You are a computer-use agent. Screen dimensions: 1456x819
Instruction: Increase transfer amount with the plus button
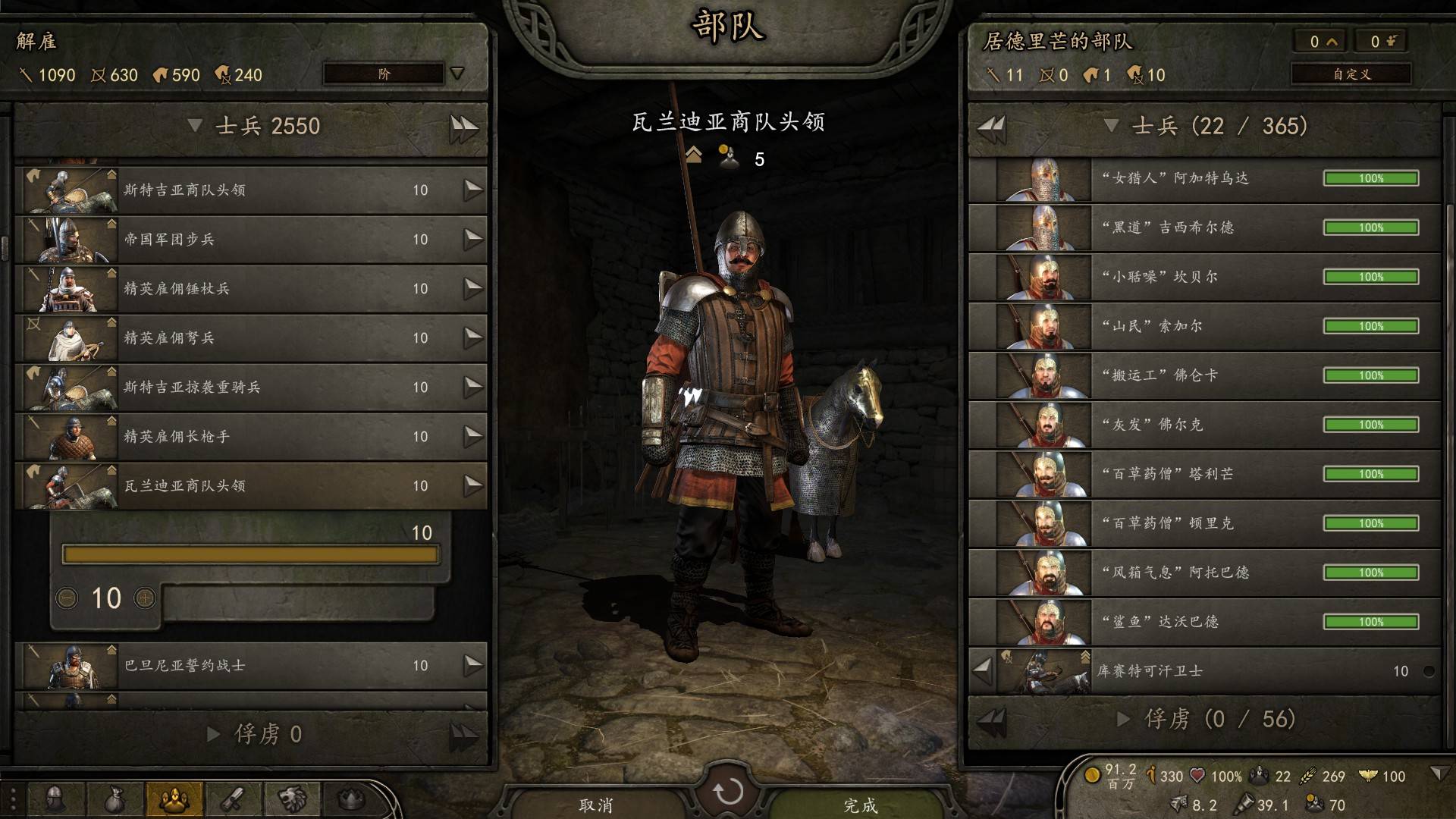click(145, 598)
